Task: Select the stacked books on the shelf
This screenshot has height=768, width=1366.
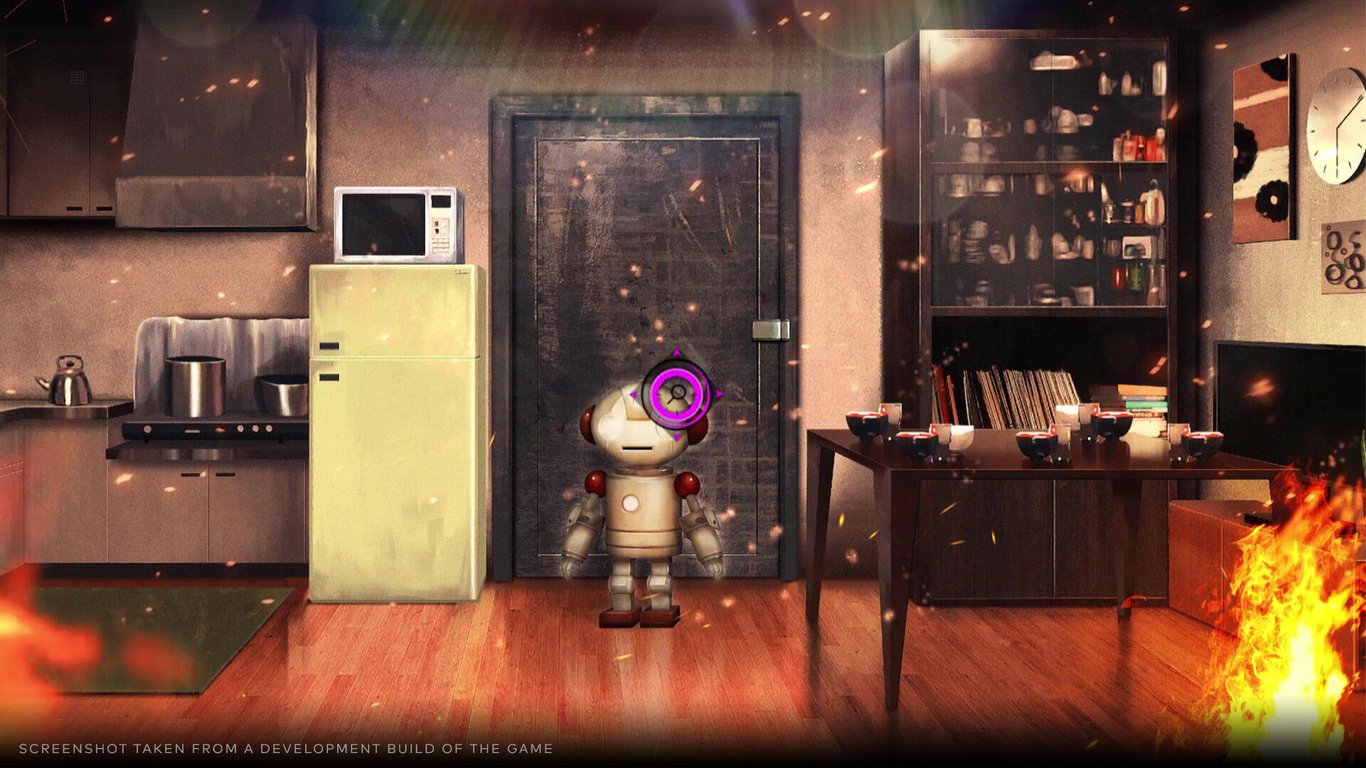Action: click(1135, 400)
